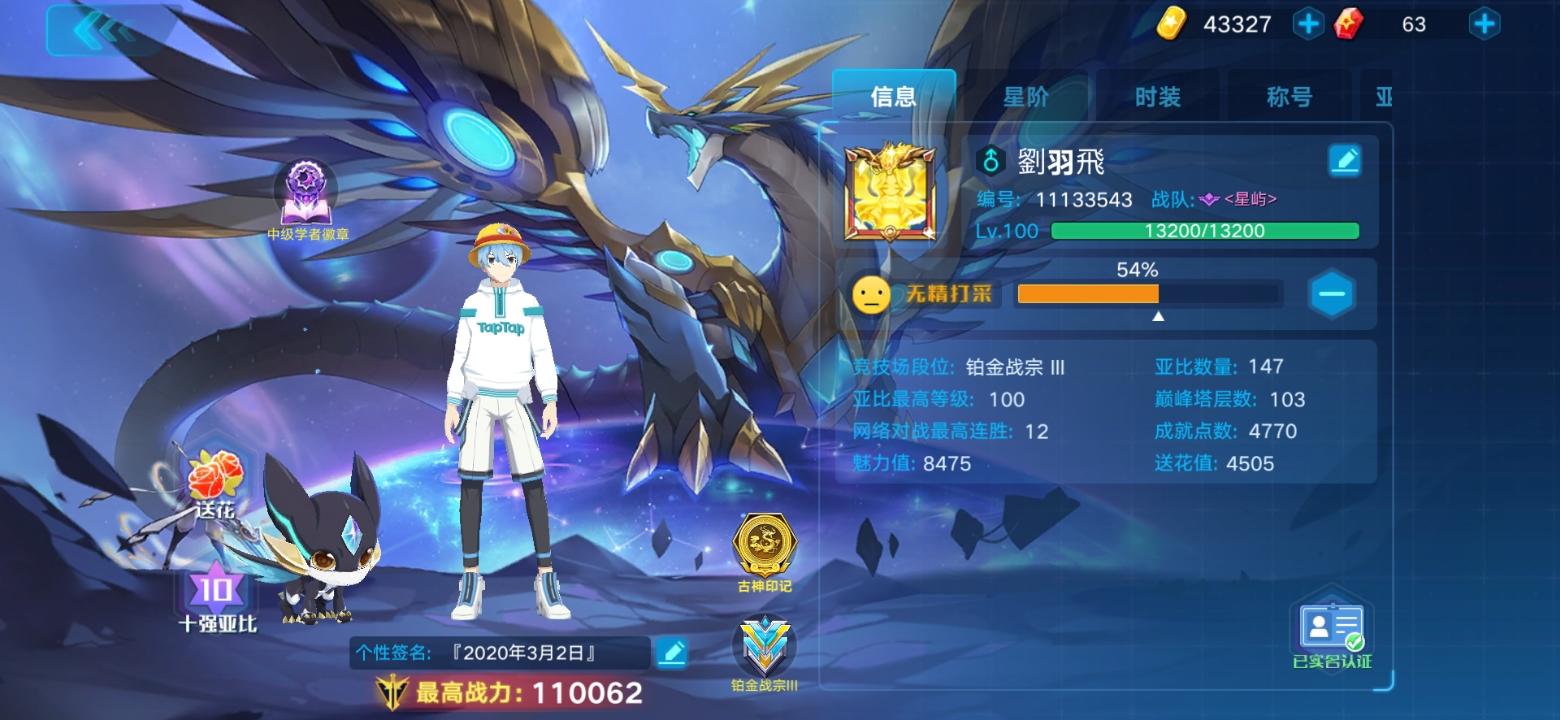The height and width of the screenshot is (720, 1560).
Task: Open the 时装 outfit tab
Action: coord(1156,96)
